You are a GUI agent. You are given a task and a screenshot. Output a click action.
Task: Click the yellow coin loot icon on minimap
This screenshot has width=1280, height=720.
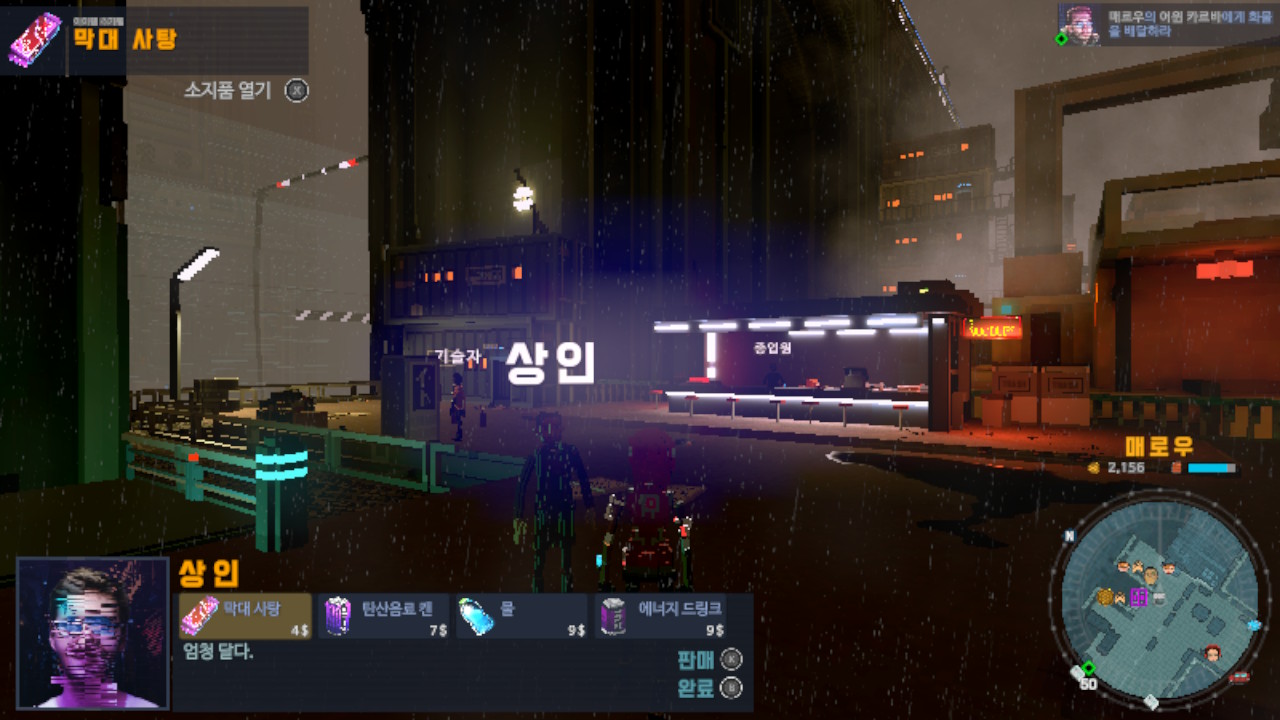coord(1105,597)
